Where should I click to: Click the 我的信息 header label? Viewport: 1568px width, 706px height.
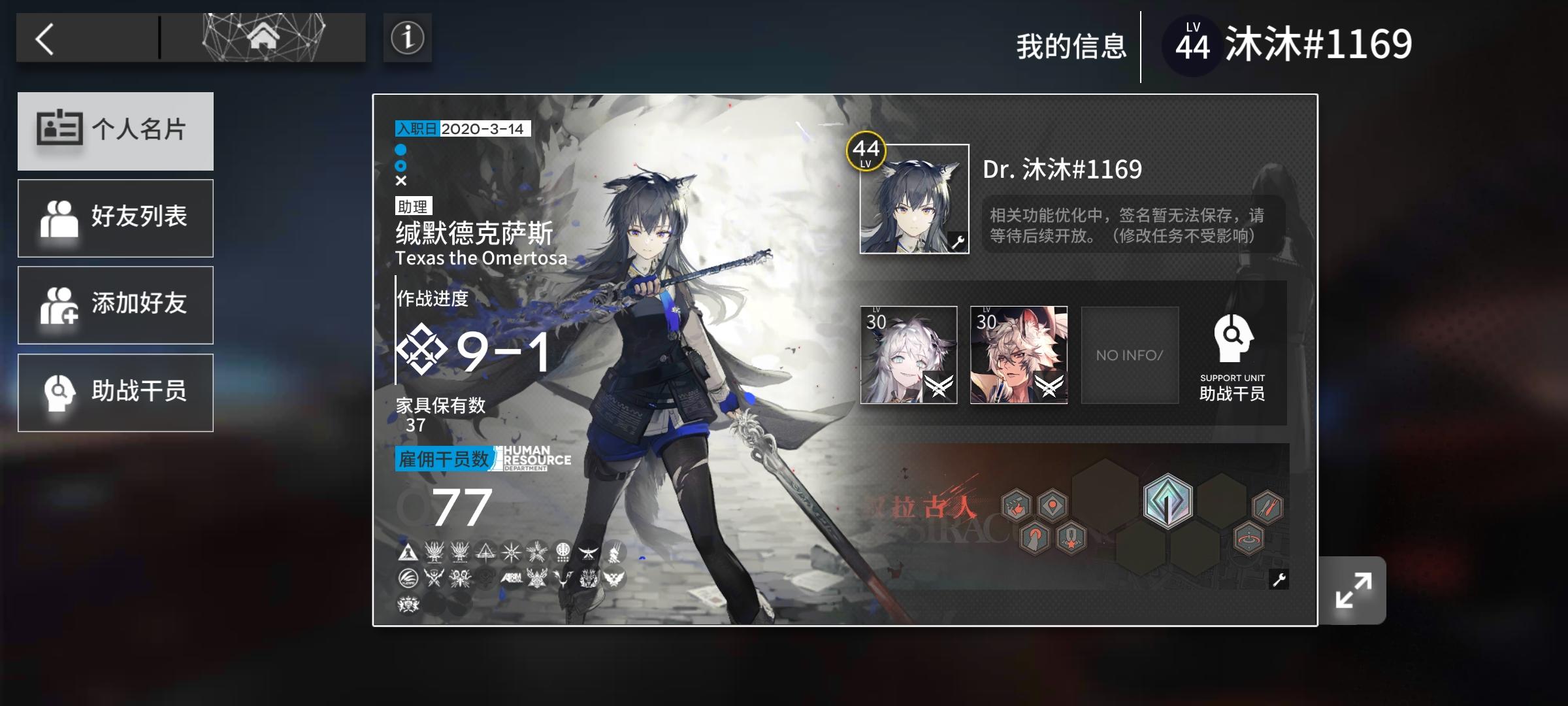tap(1072, 45)
